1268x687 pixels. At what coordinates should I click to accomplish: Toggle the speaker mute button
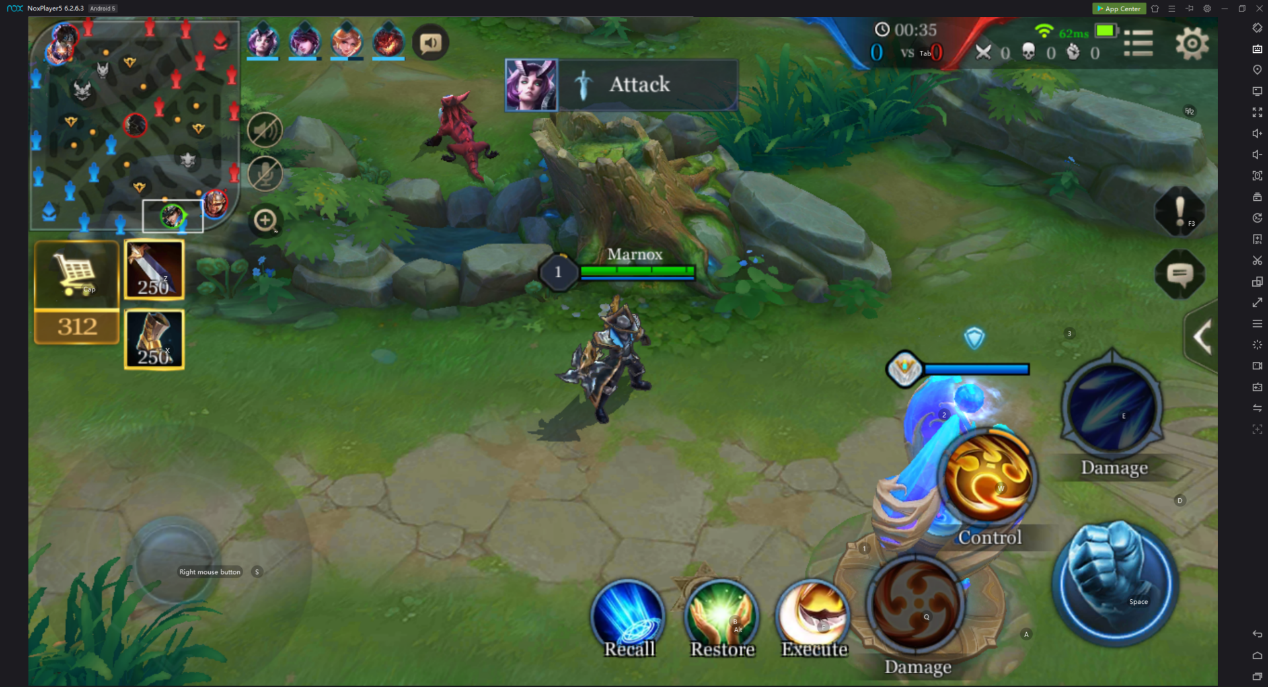click(x=265, y=130)
